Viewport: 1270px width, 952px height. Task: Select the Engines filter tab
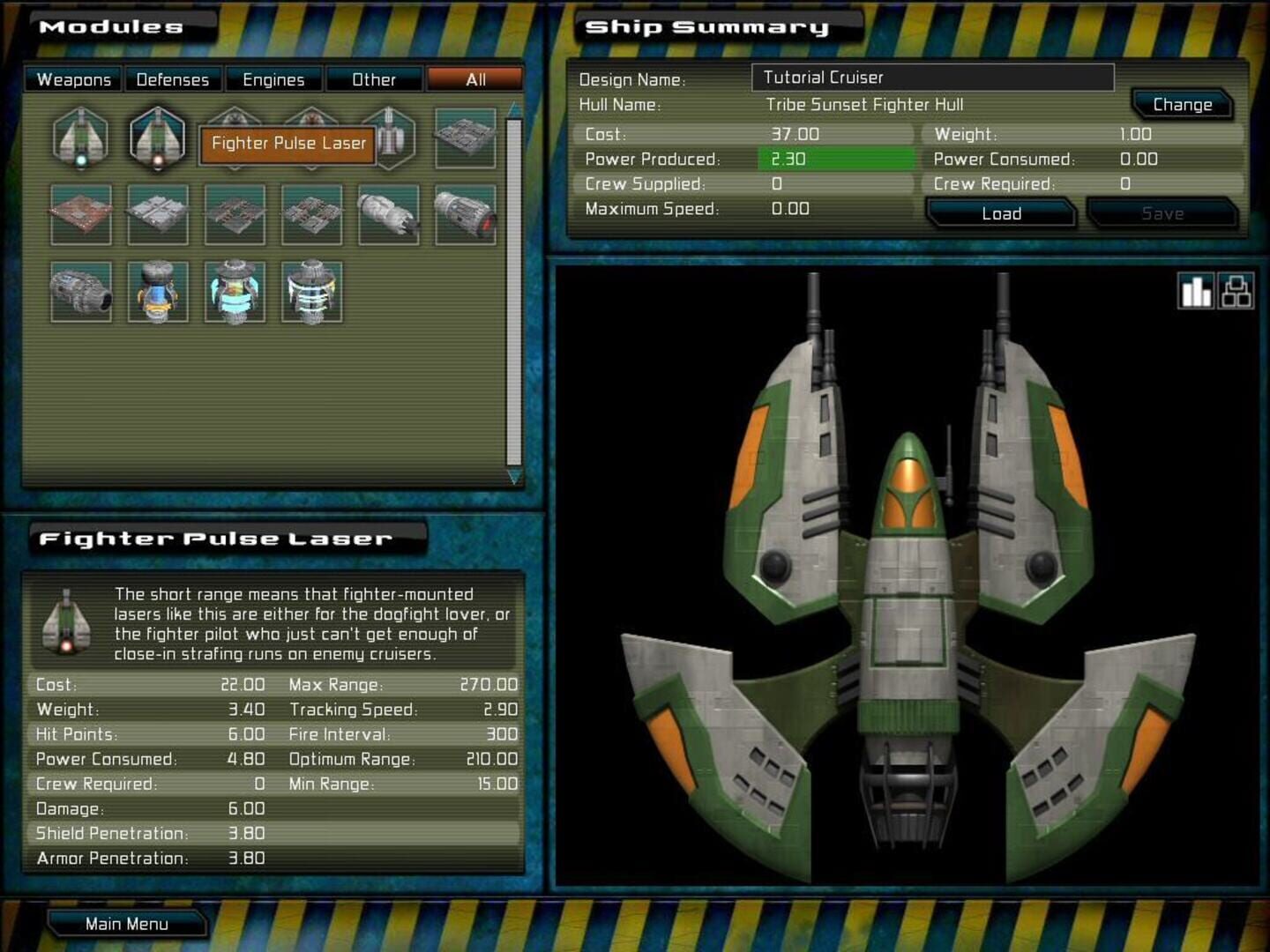274,79
